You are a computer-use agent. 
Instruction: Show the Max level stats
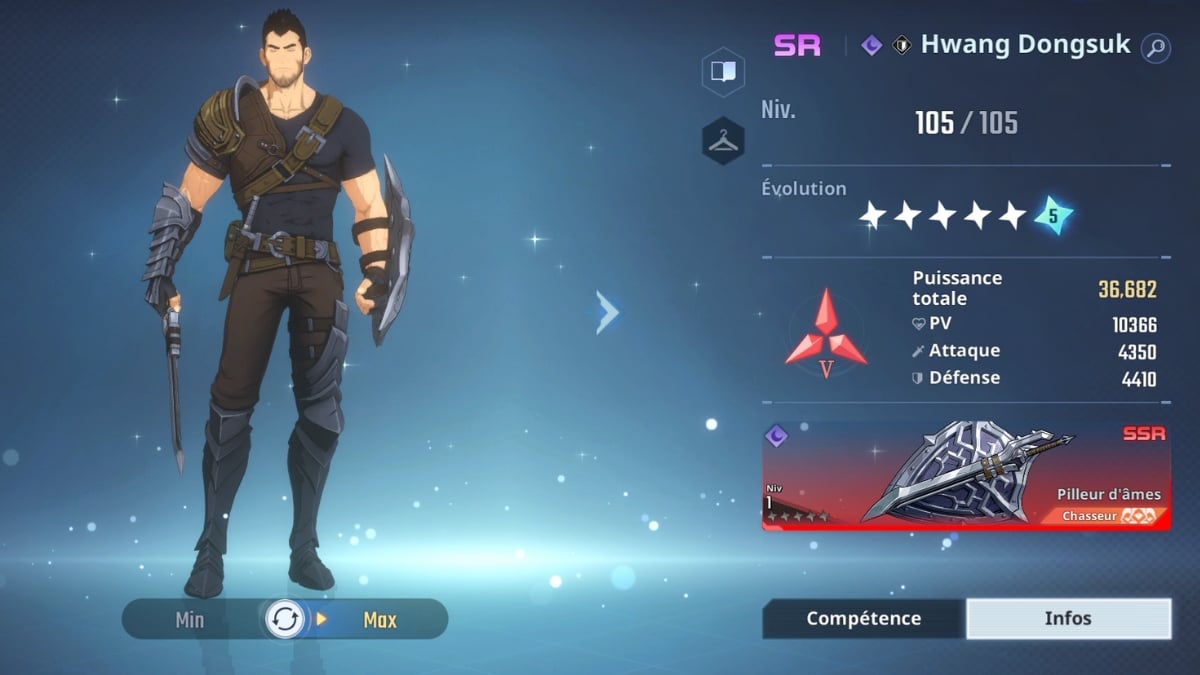380,620
